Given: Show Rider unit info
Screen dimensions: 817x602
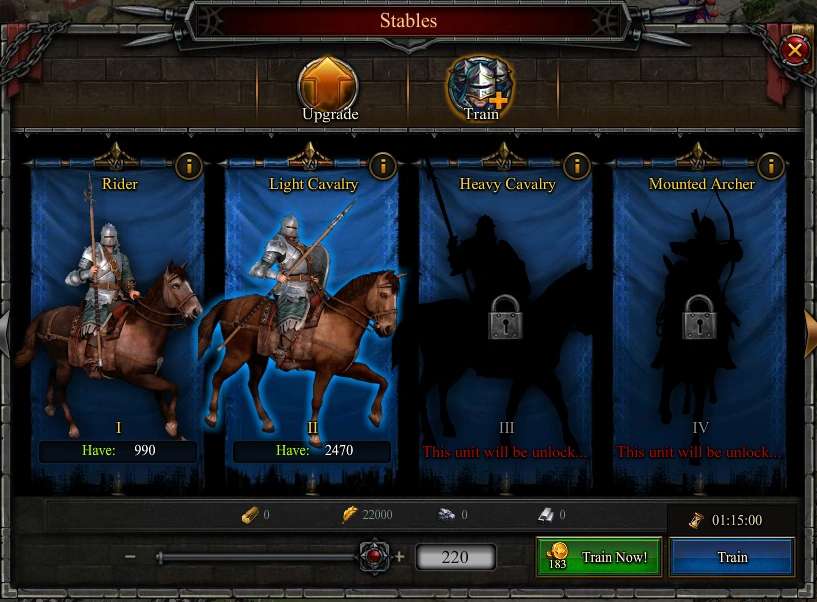Looking at the screenshot, I should tap(188, 165).
